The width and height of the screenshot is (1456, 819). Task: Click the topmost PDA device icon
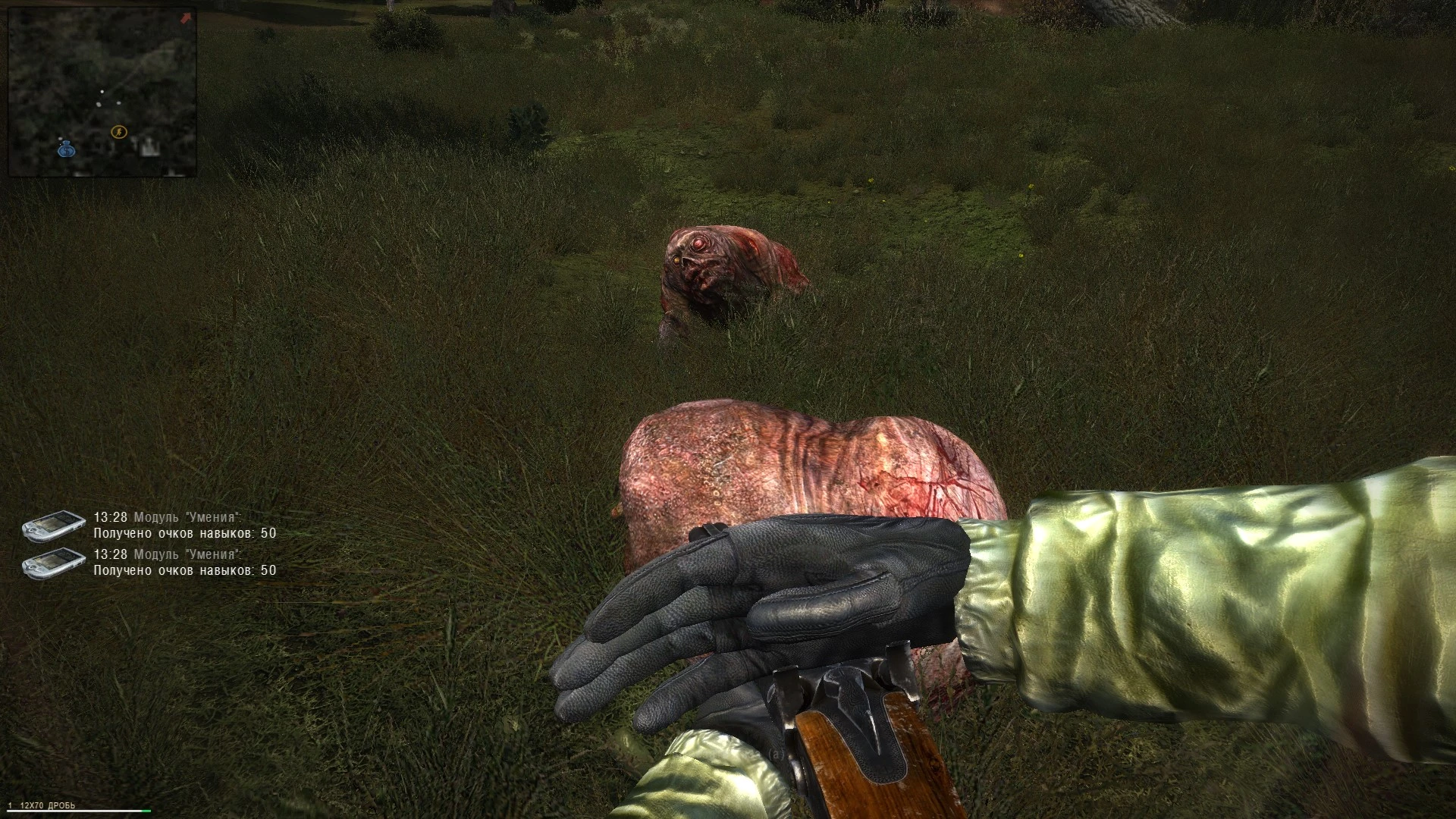pyautogui.click(x=53, y=526)
